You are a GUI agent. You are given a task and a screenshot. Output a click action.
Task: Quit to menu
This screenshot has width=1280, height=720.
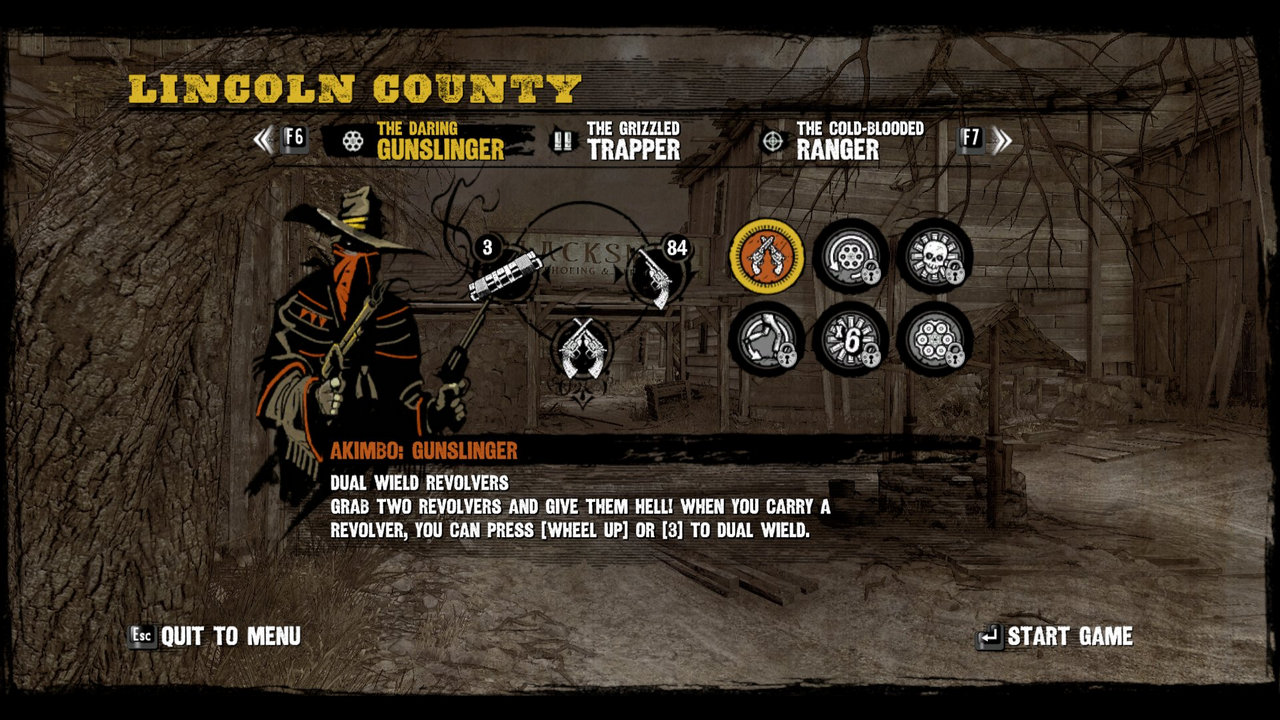(216, 636)
